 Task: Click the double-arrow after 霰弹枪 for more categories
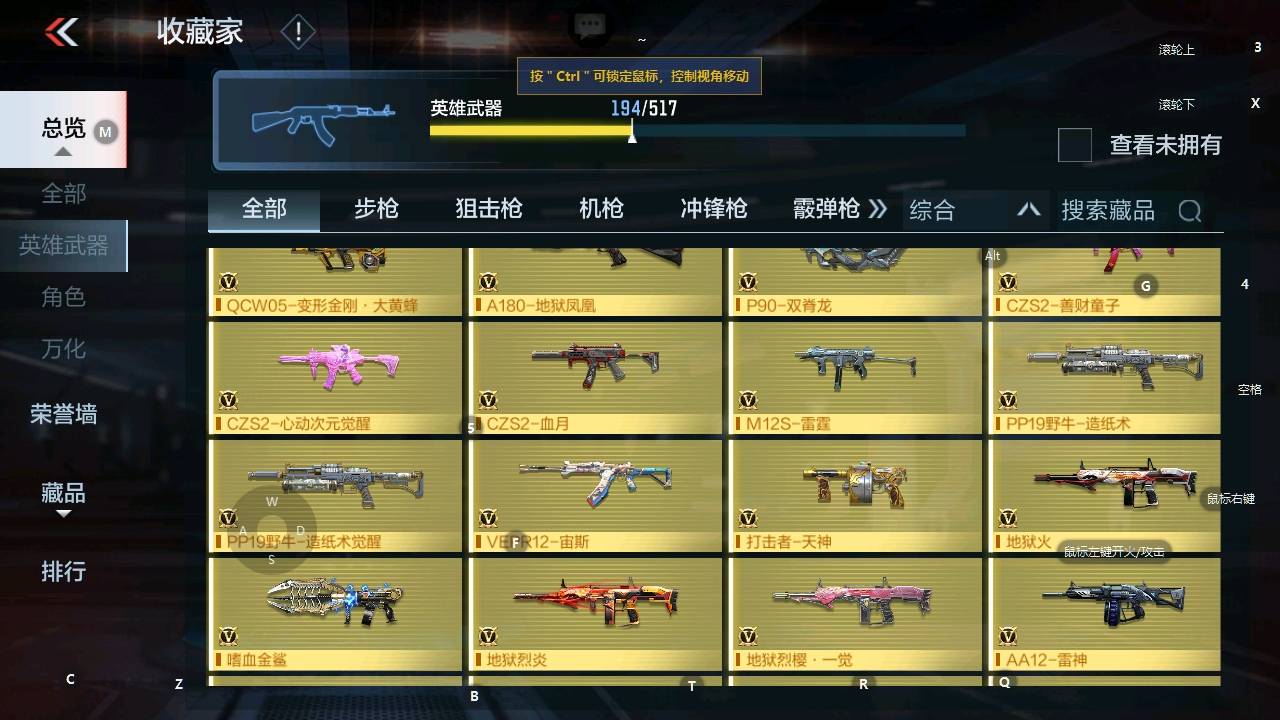(x=878, y=210)
